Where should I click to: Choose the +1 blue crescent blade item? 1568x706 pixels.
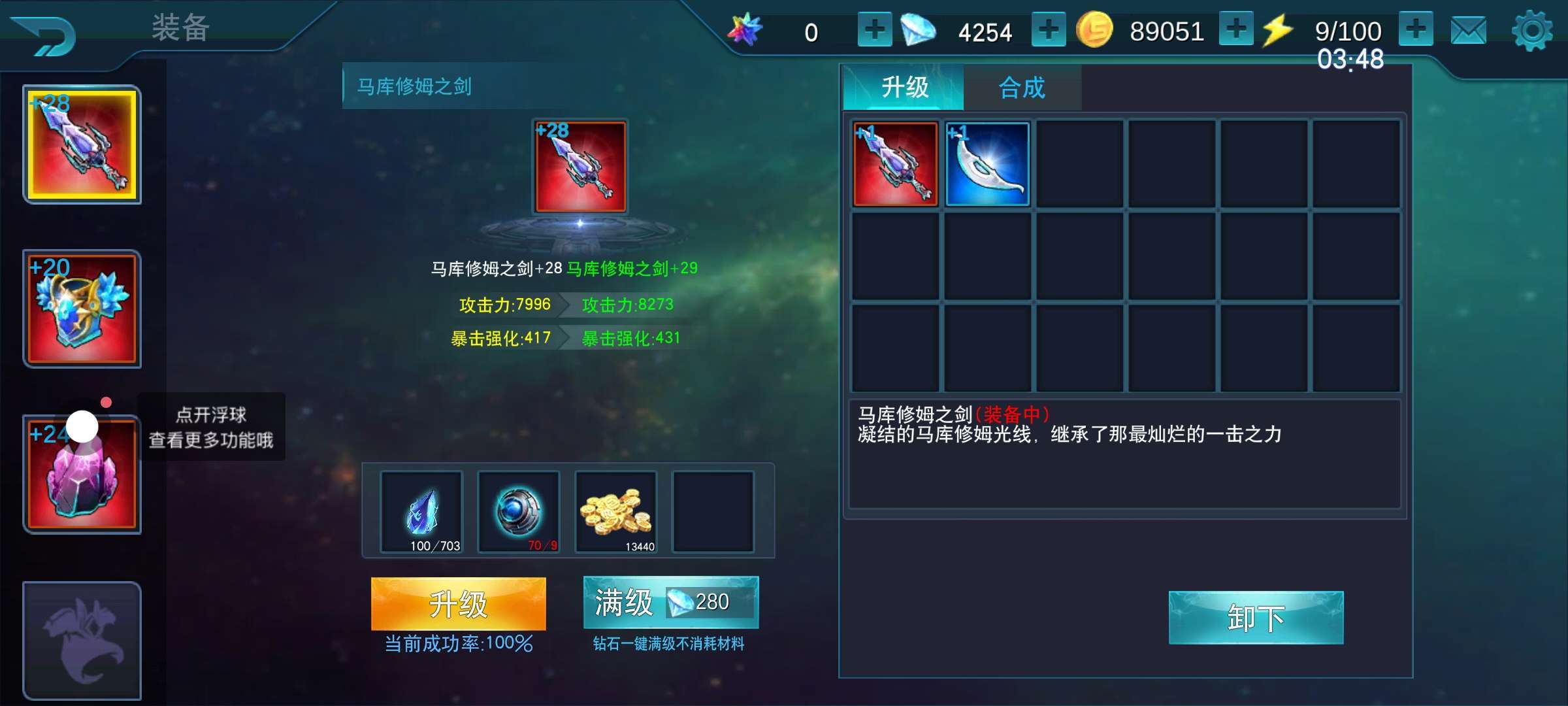coord(987,164)
